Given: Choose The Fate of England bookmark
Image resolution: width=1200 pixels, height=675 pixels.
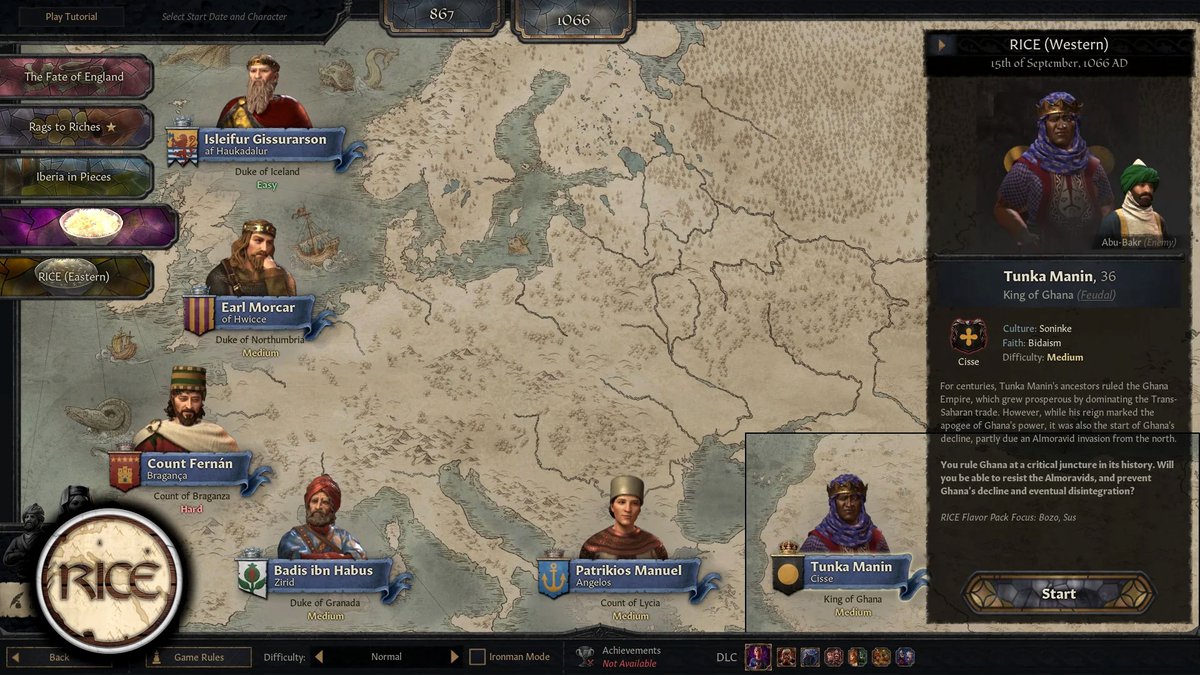Looking at the screenshot, I should pos(75,77).
